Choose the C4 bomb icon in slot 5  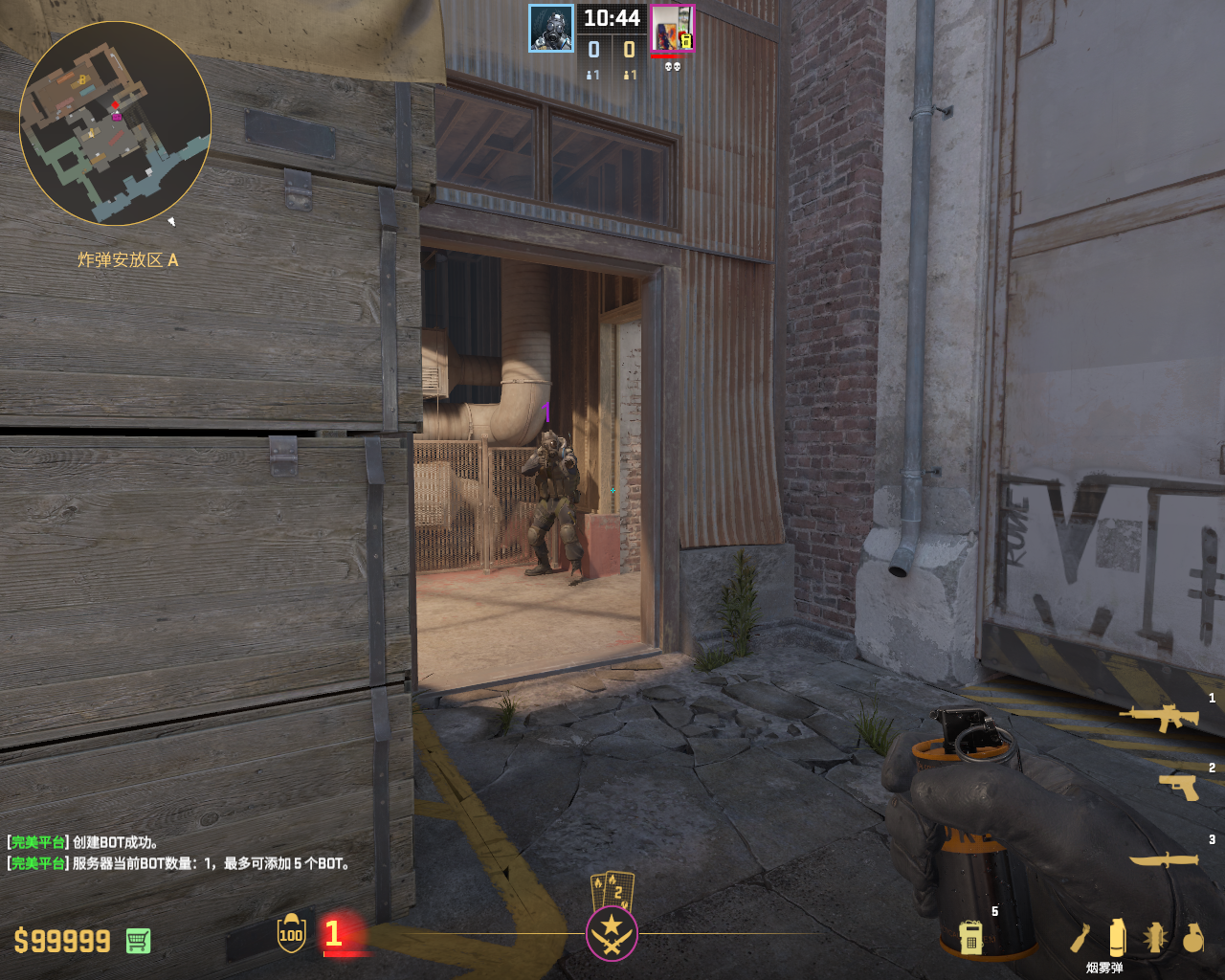pos(970,937)
